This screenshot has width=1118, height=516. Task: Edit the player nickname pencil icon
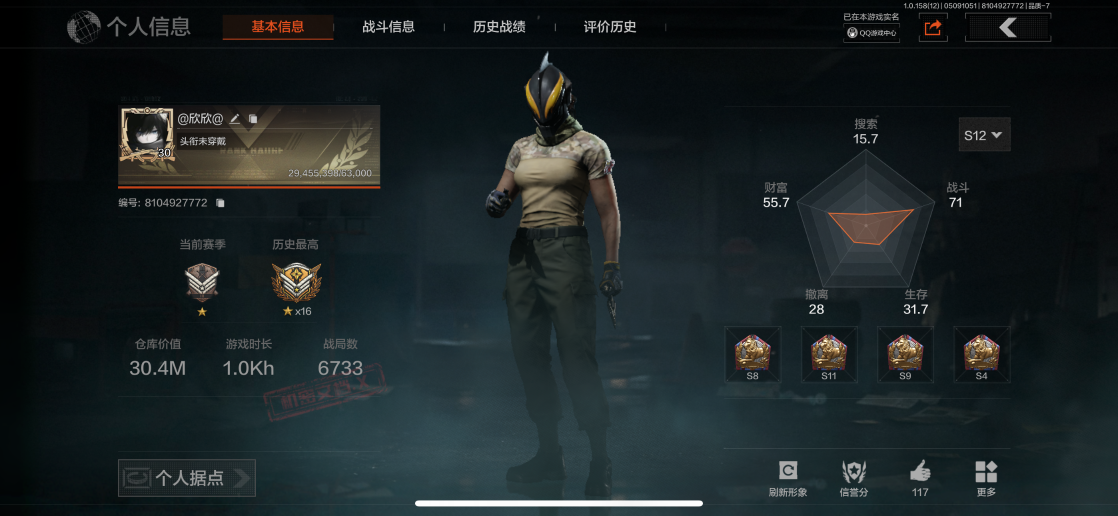[x=235, y=119]
